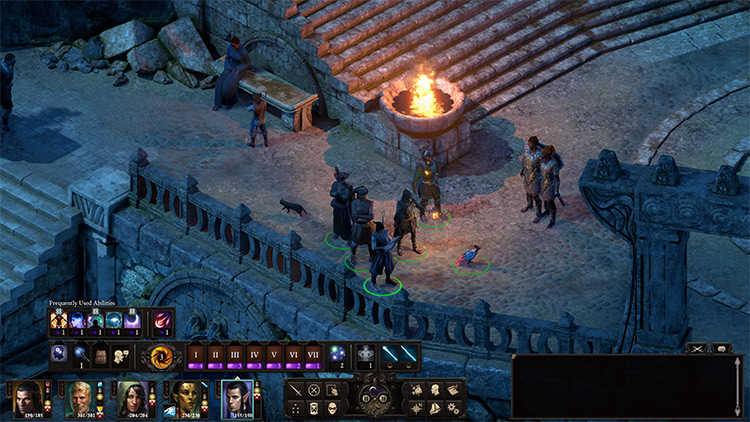
Task: Open spell level IV abilities
Action: pyautogui.click(x=255, y=353)
